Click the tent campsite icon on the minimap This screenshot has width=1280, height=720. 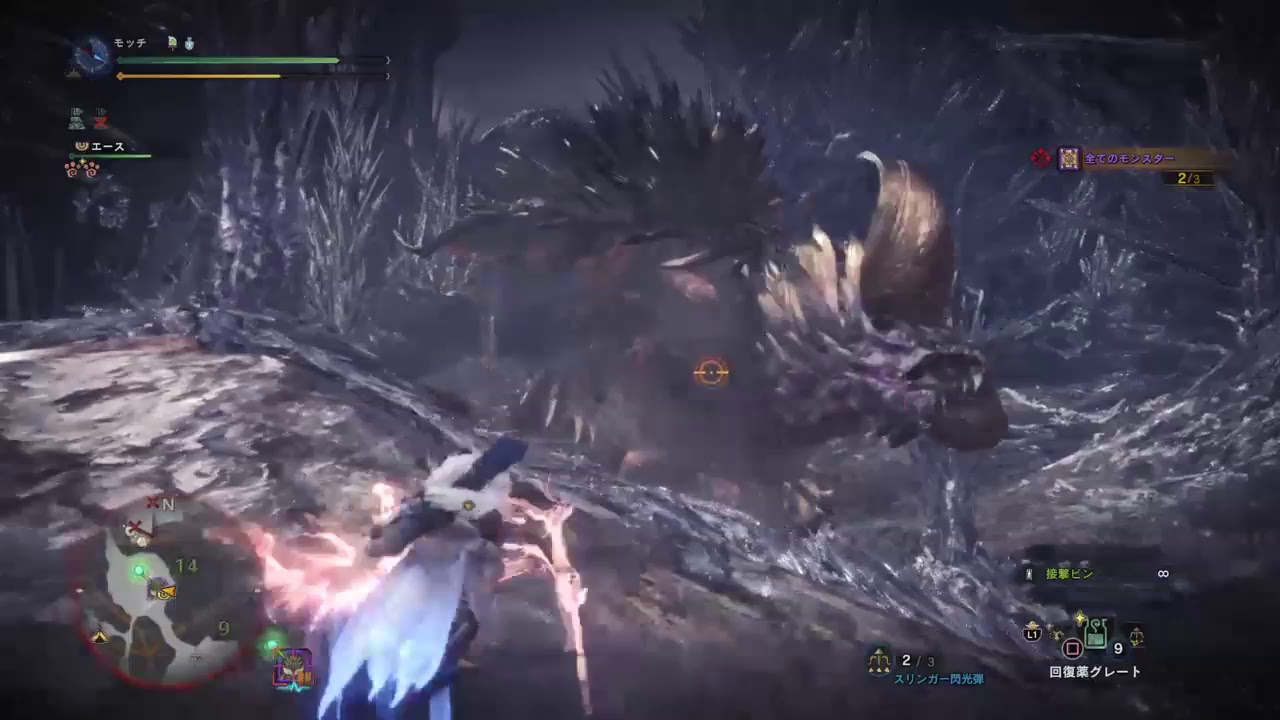(x=98, y=637)
